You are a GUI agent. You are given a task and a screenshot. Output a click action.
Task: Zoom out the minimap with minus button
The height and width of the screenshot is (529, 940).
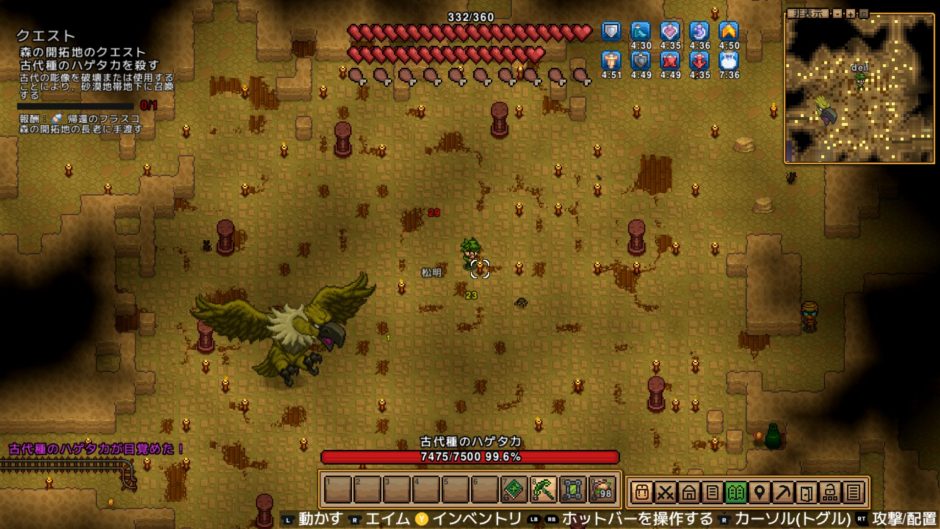(838, 15)
